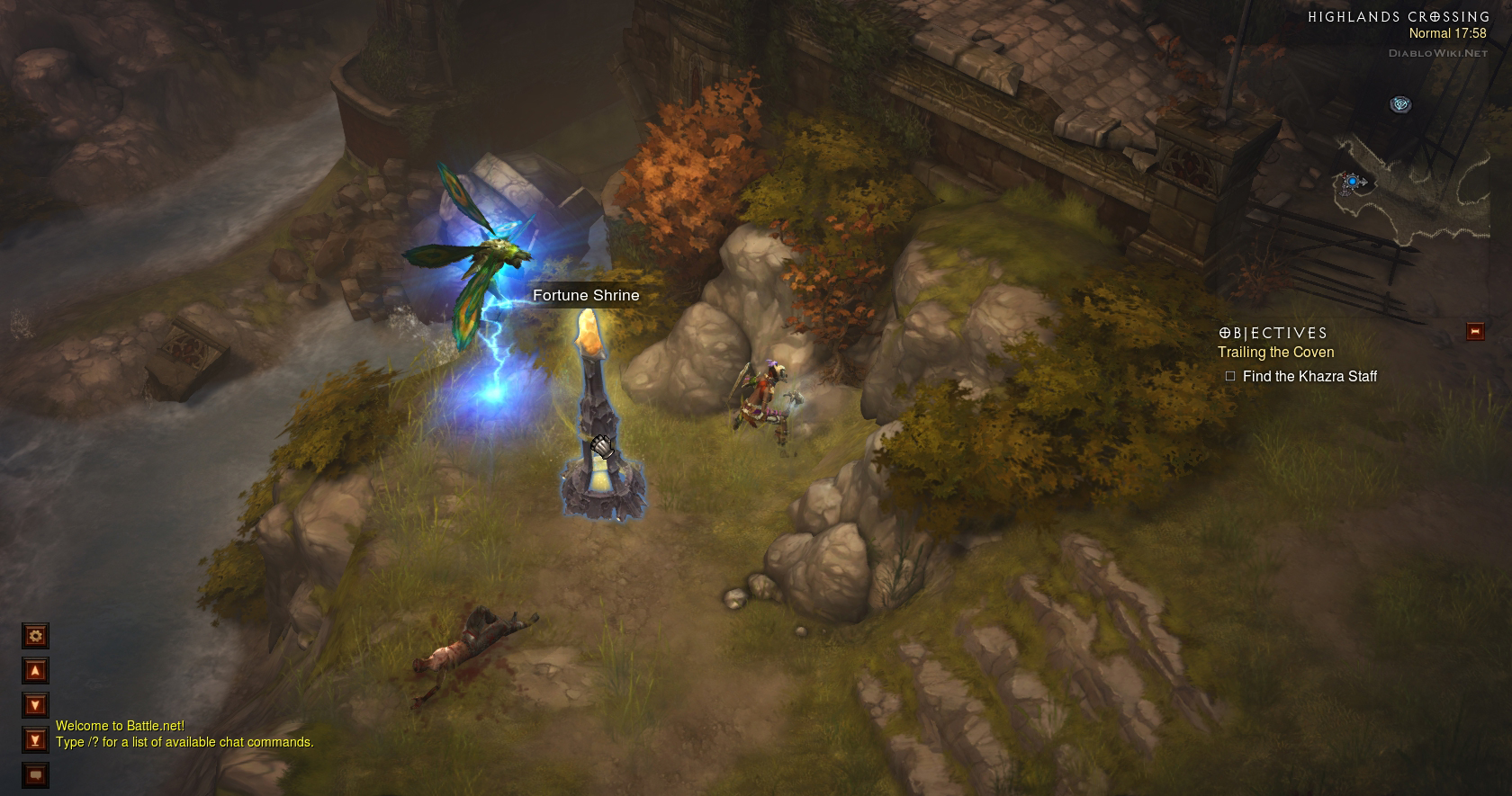The height and width of the screenshot is (796, 1512).
Task: Click the player position marker on the minimap
Action: coord(1352,183)
